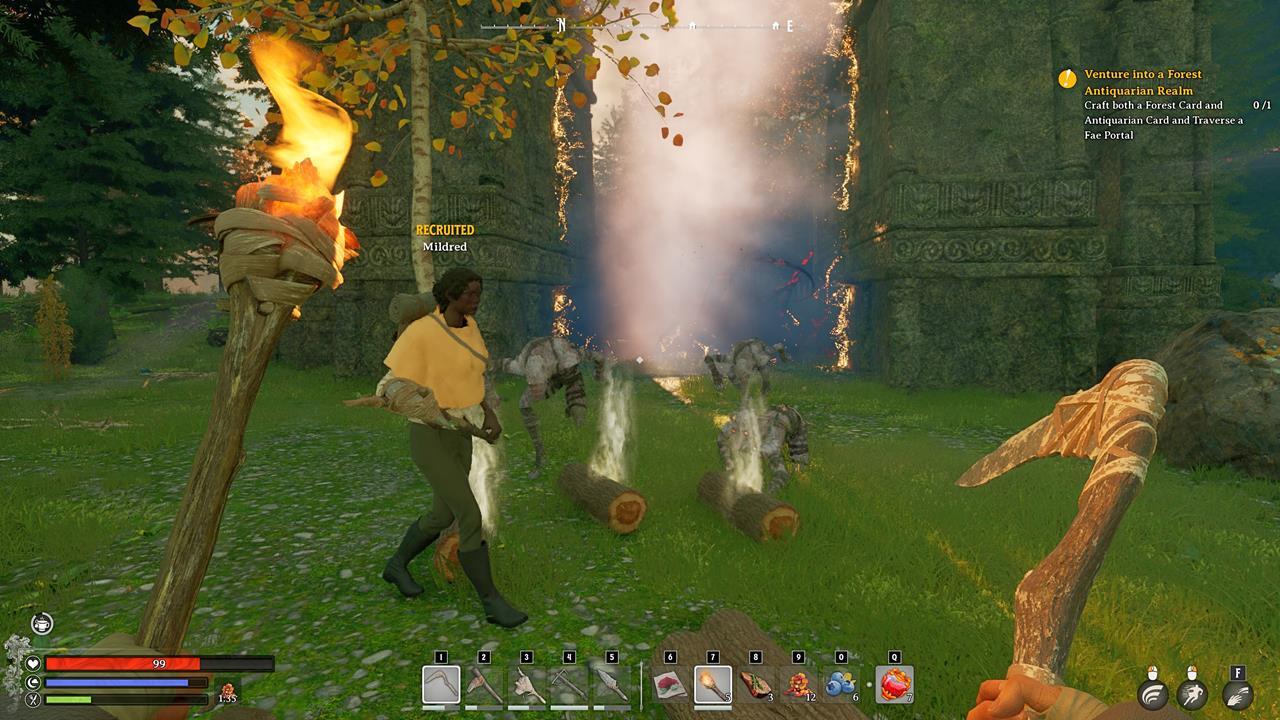Choose the cooked meat in slot 8

click(755, 685)
